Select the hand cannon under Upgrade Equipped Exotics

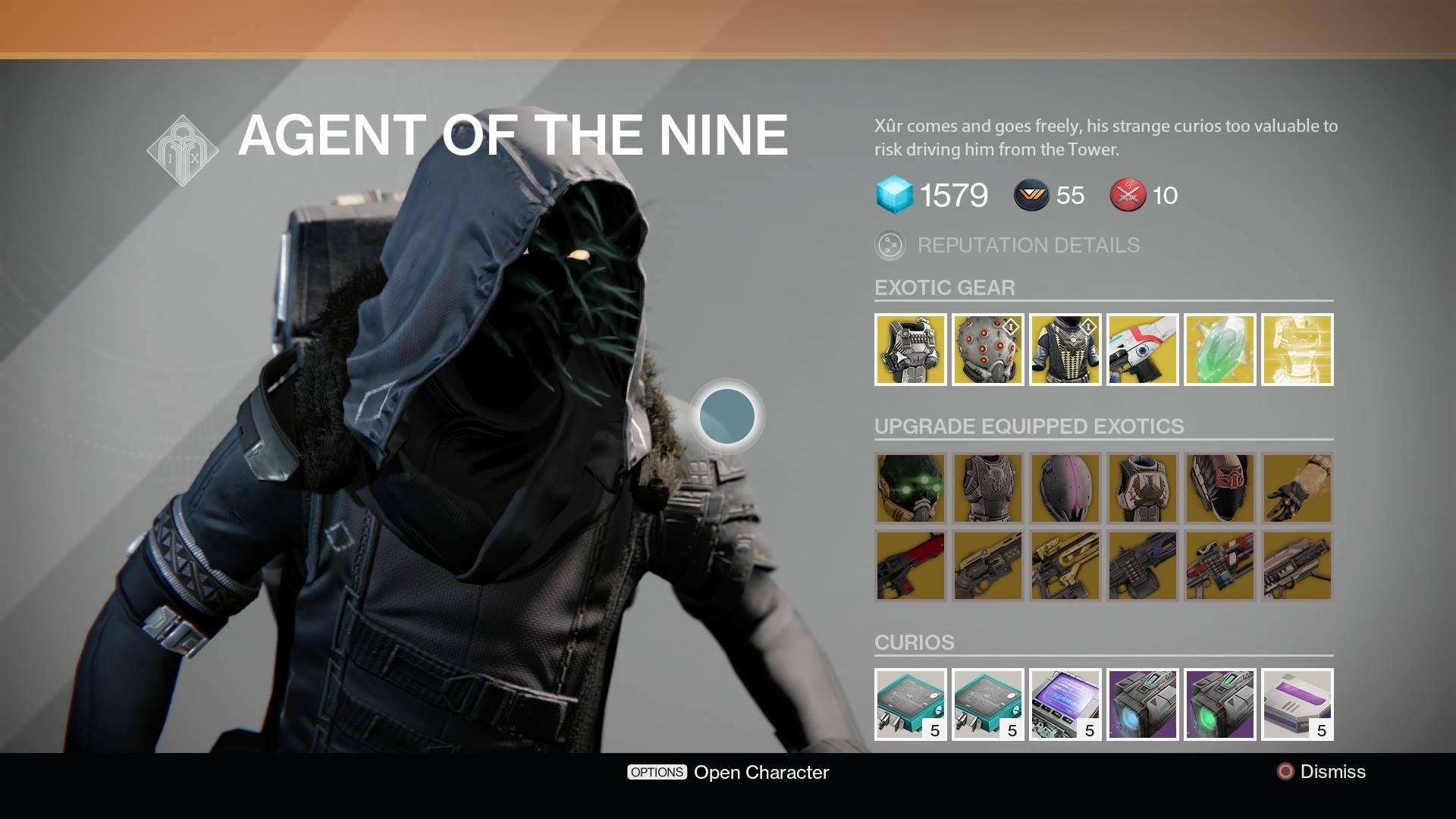[987, 566]
